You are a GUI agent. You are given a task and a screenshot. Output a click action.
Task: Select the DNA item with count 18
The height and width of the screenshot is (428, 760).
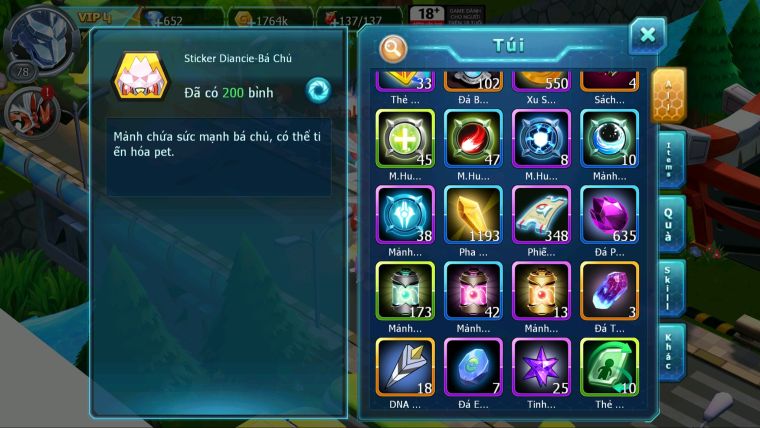point(405,366)
